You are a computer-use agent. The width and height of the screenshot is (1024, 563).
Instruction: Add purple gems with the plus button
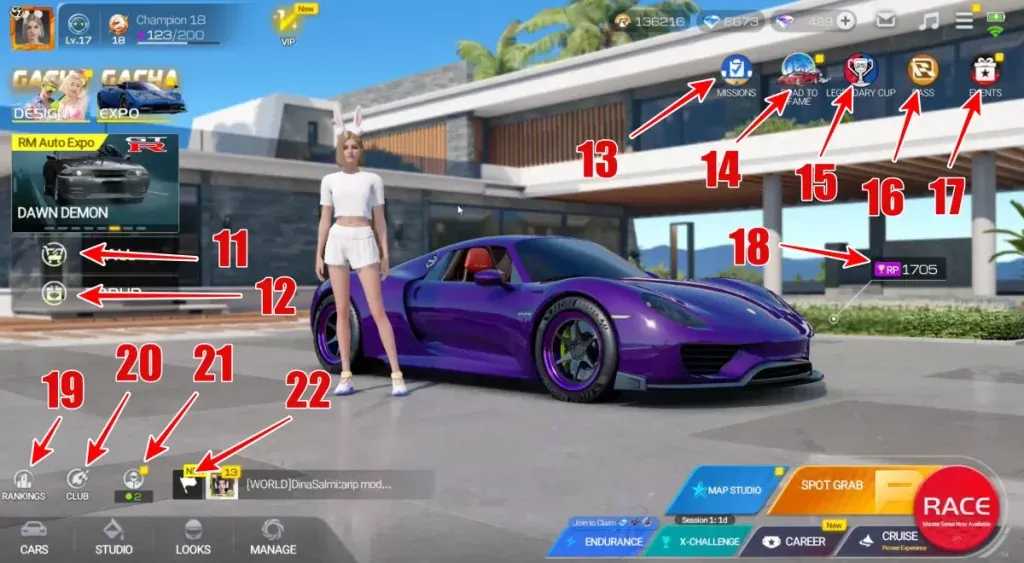[x=846, y=20]
